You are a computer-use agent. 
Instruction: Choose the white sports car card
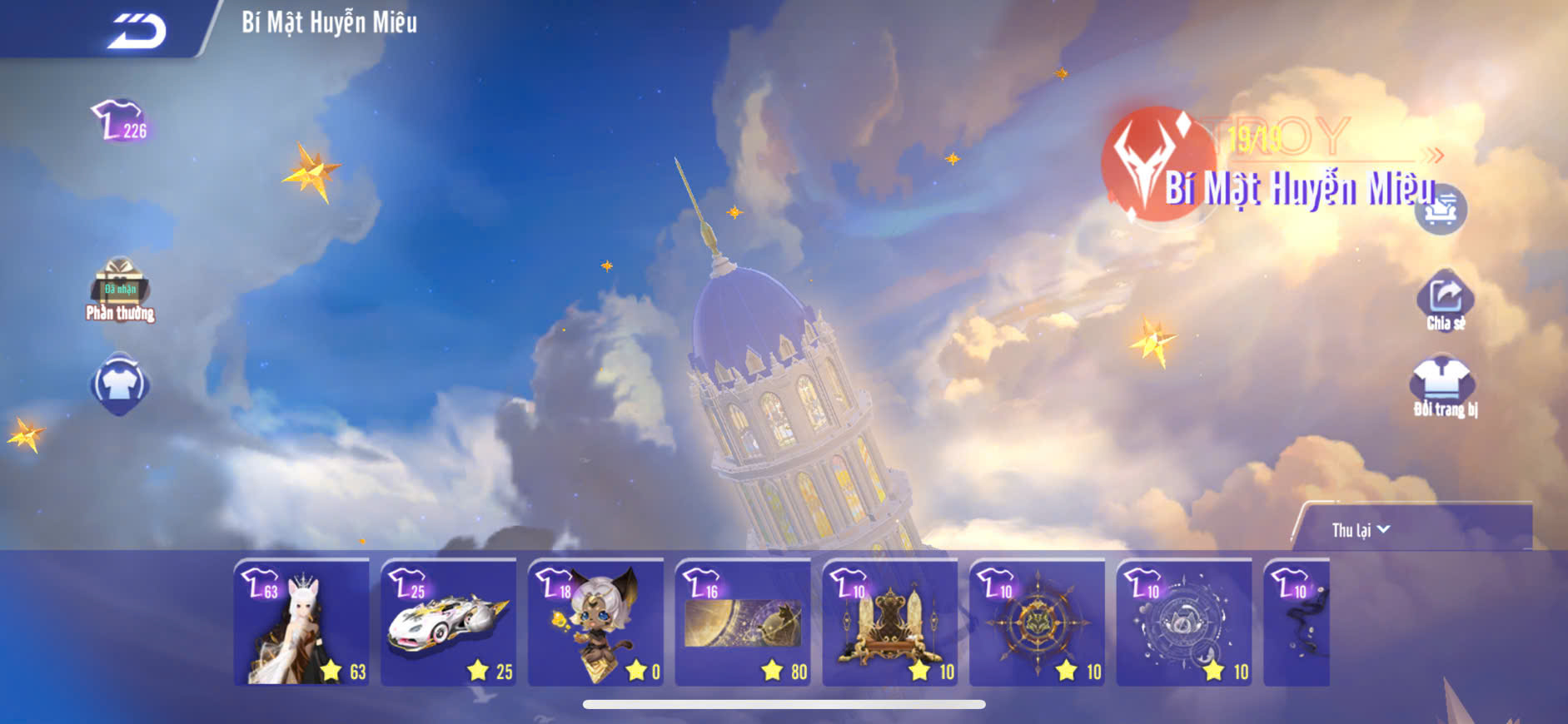pos(448,622)
